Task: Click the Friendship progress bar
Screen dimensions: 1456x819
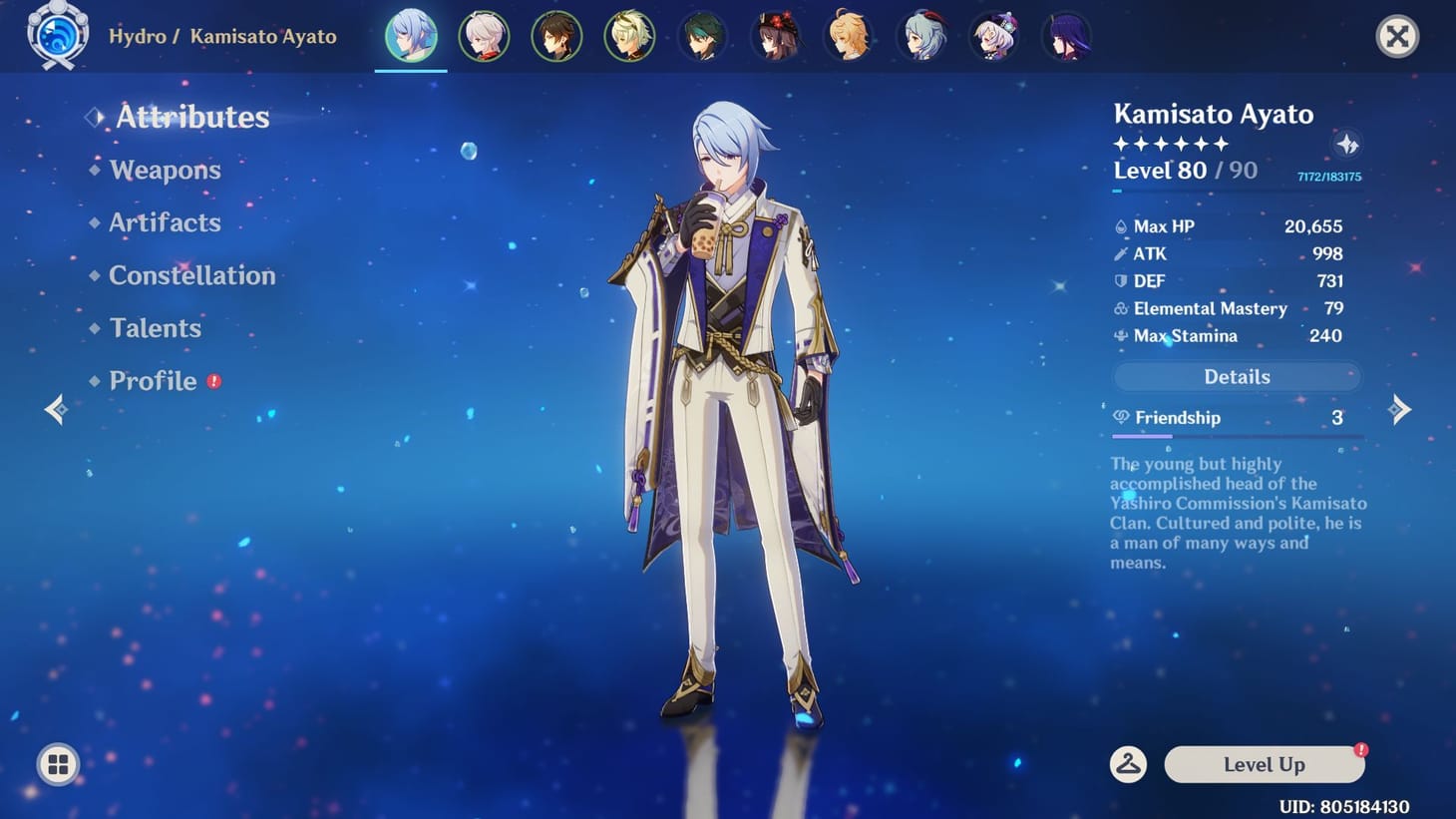Action: pyautogui.click(x=1237, y=435)
